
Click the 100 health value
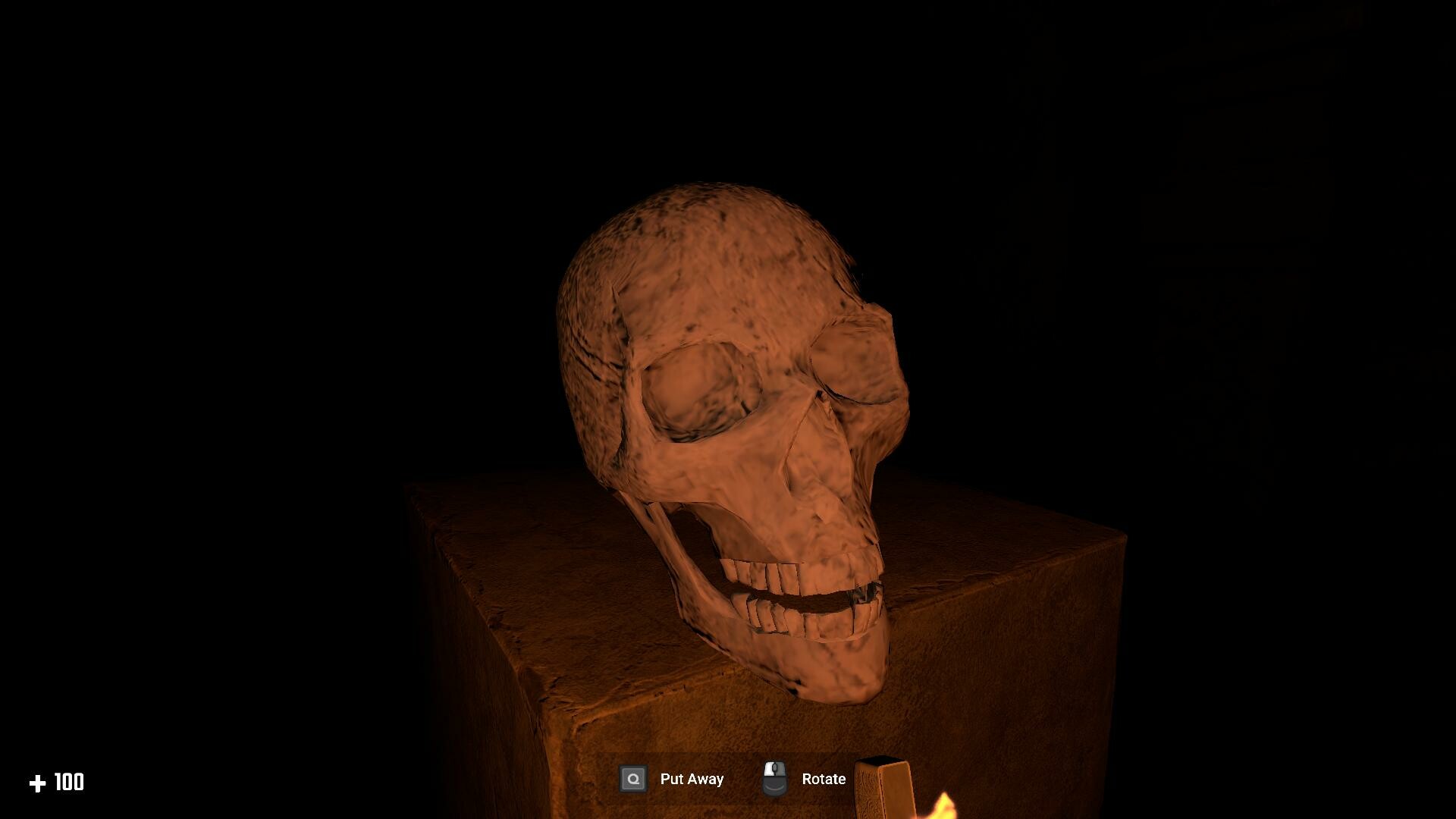click(x=69, y=782)
